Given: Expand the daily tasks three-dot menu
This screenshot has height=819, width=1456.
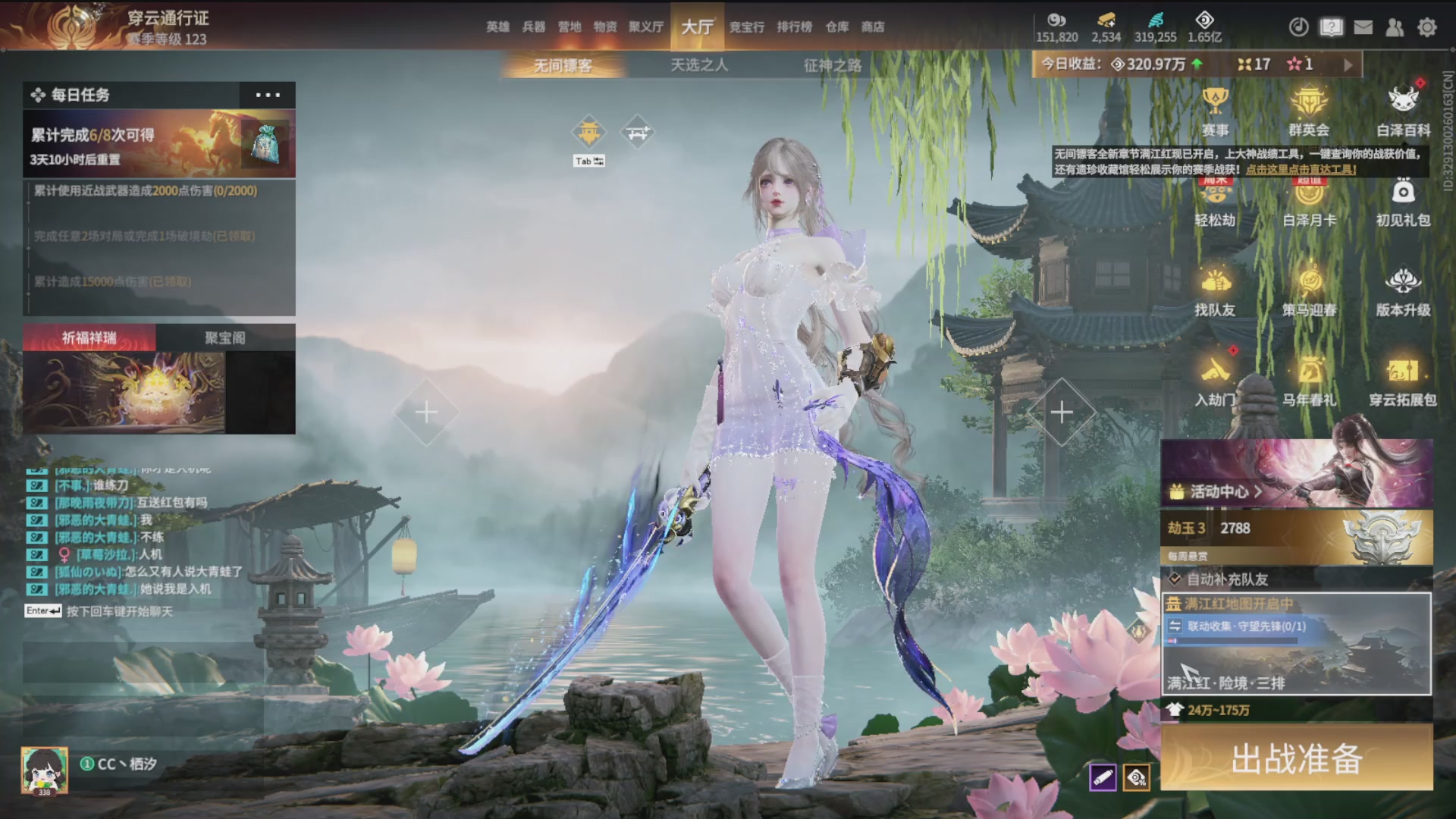Looking at the screenshot, I should pos(268,95).
